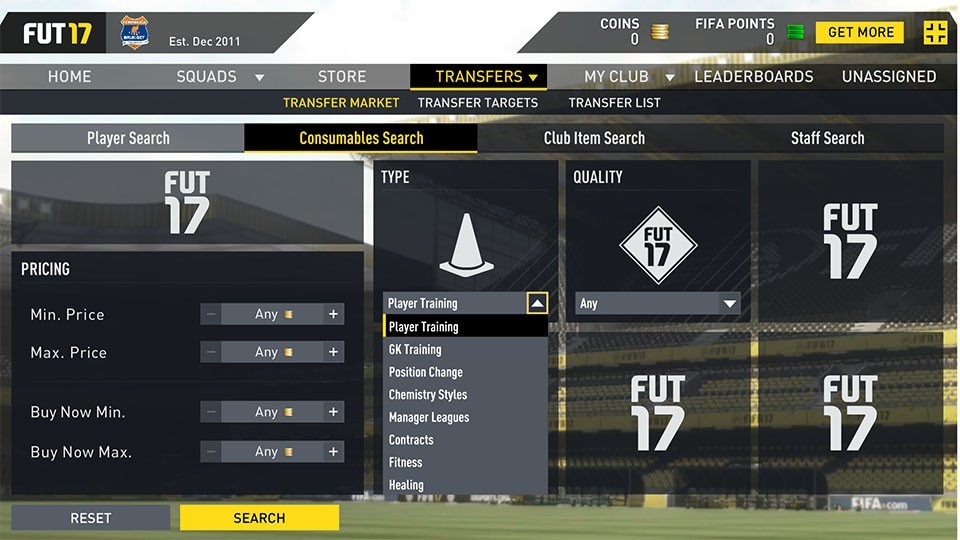The height and width of the screenshot is (540, 960).
Task: Open the Store menu
Action: click(x=342, y=76)
